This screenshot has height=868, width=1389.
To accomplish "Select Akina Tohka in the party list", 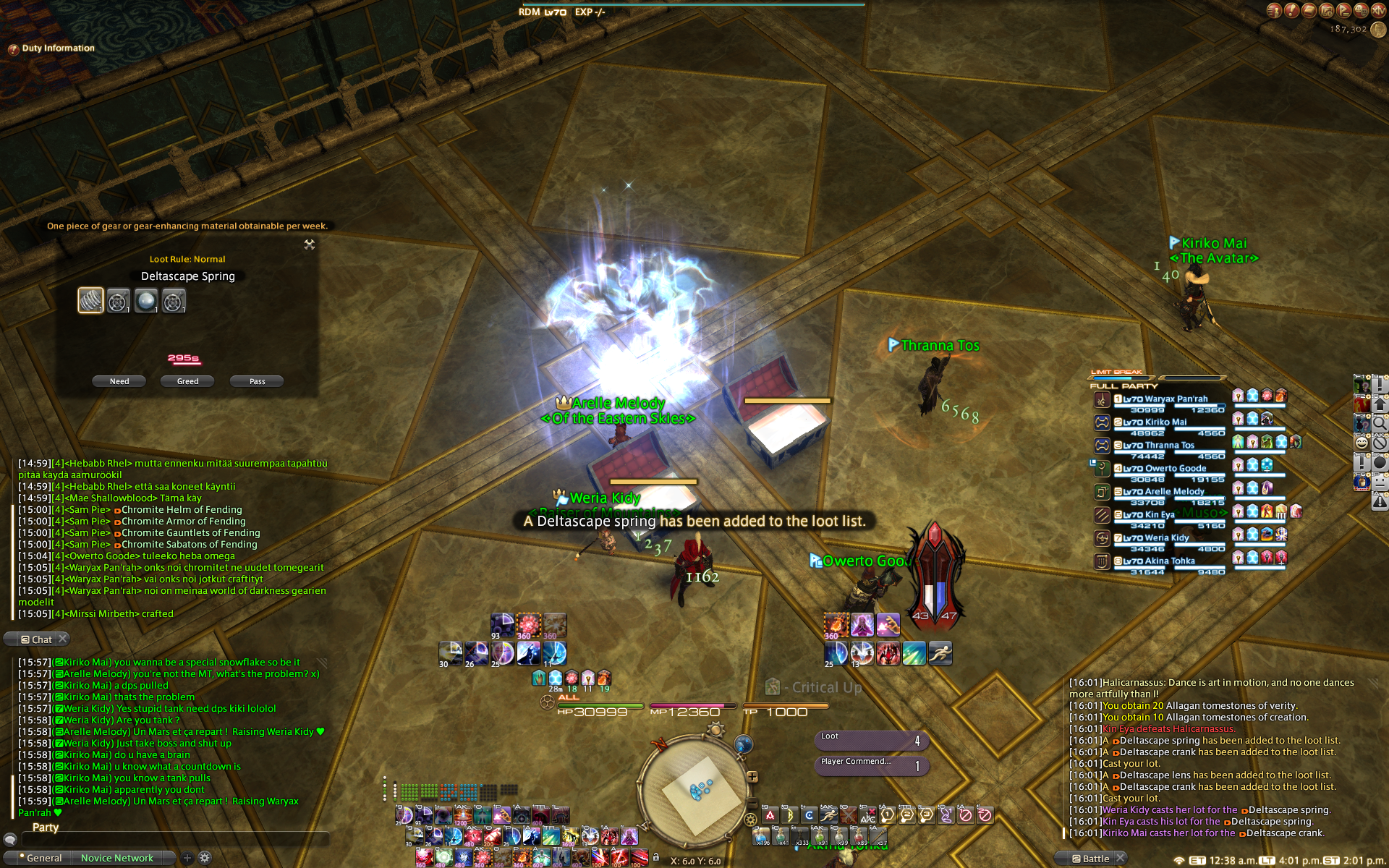I will pyautogui.click(x=1158, y=561).
